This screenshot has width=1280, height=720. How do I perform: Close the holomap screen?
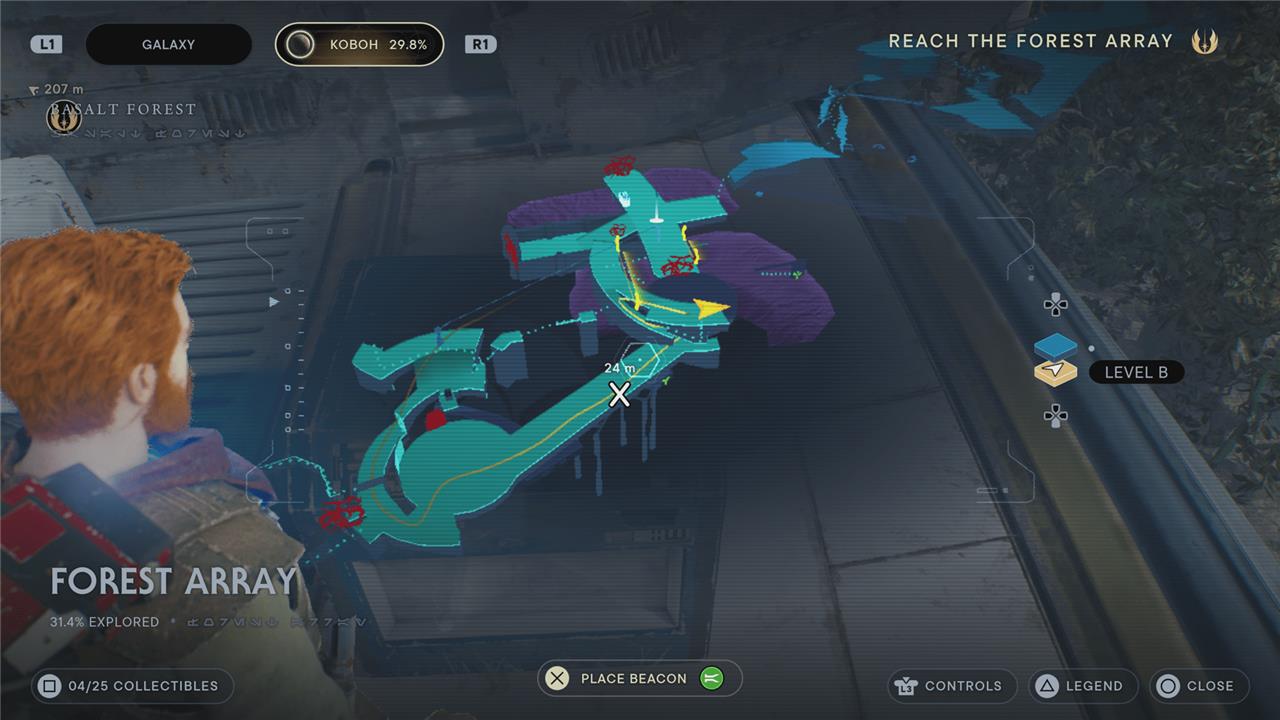pos(1196,686)
